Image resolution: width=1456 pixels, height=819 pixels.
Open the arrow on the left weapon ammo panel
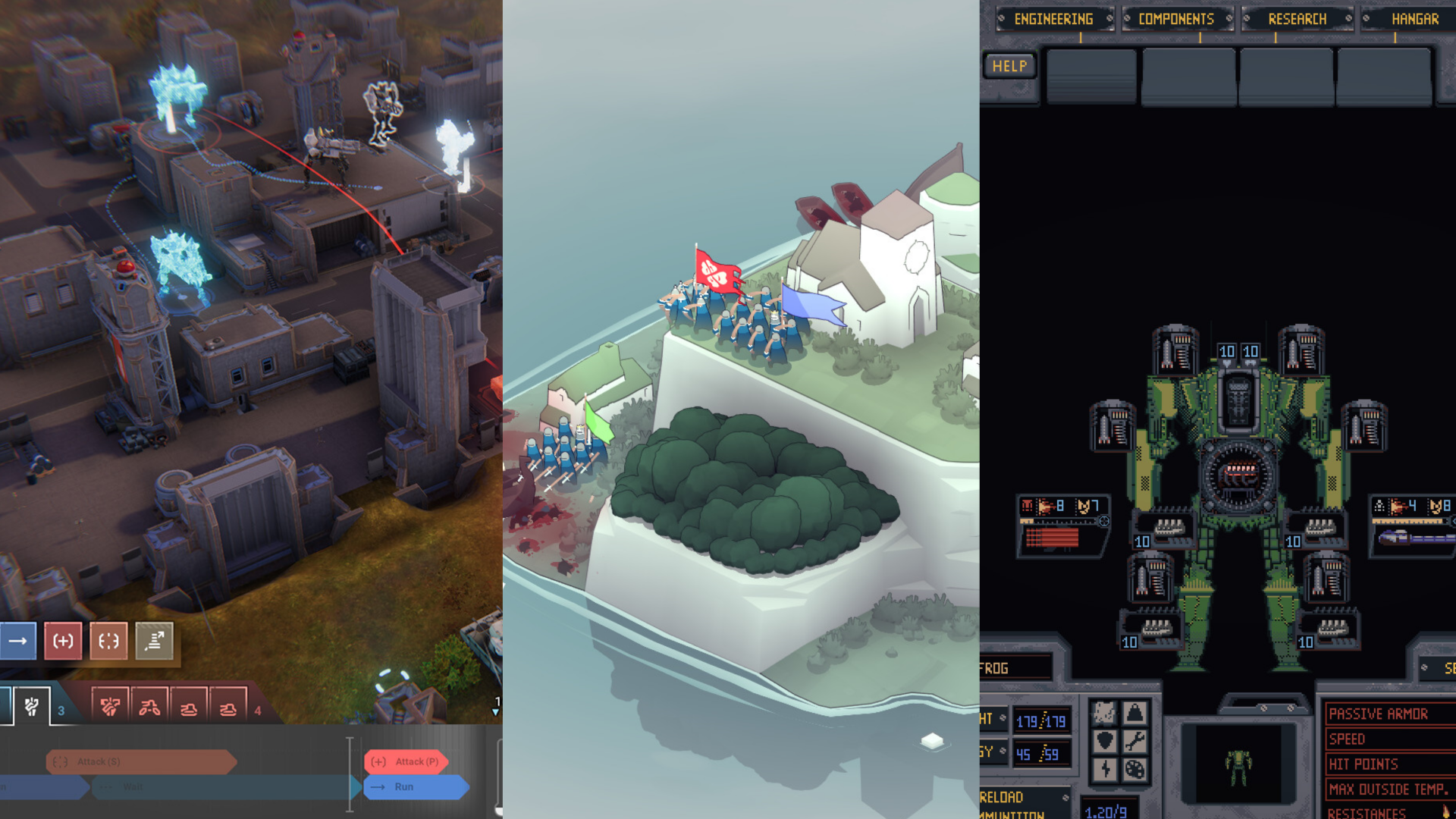(x=1104, y=522)
